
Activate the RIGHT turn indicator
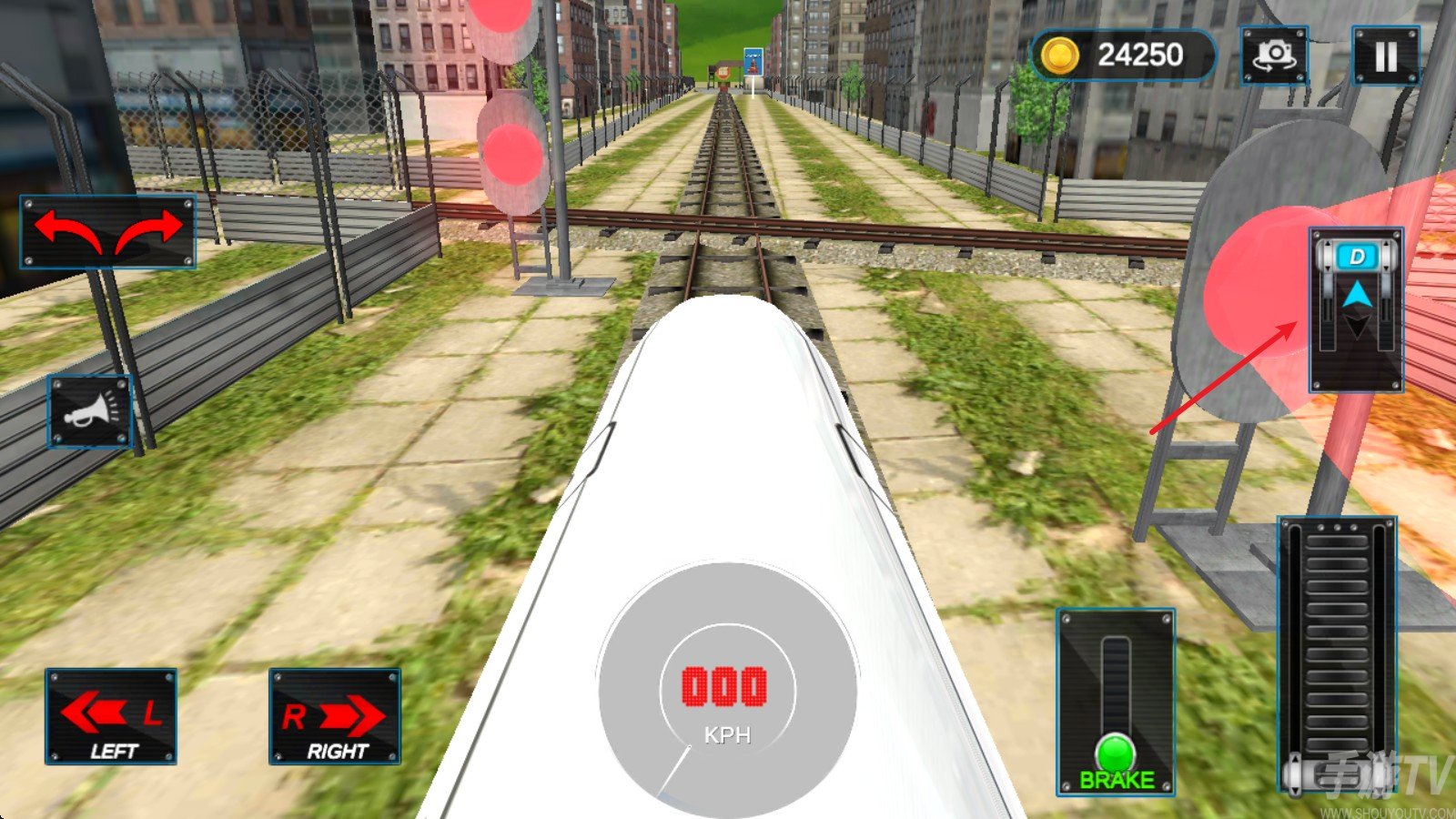tap(335, 717)
